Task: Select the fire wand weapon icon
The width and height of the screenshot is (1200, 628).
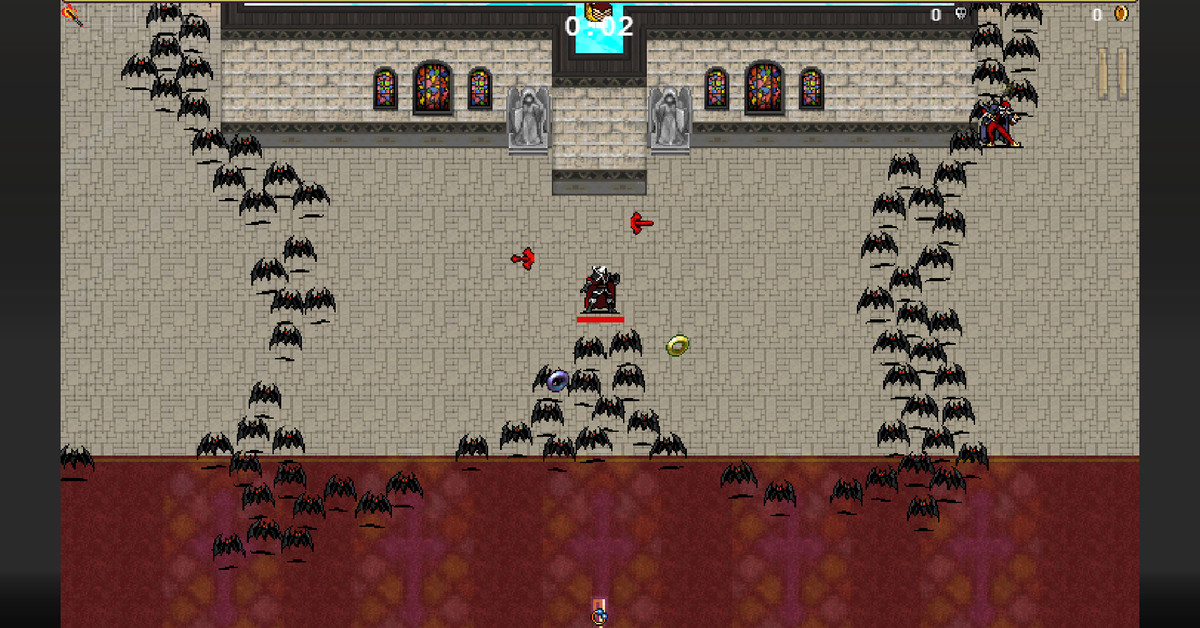Action: (x=72, y=14)
